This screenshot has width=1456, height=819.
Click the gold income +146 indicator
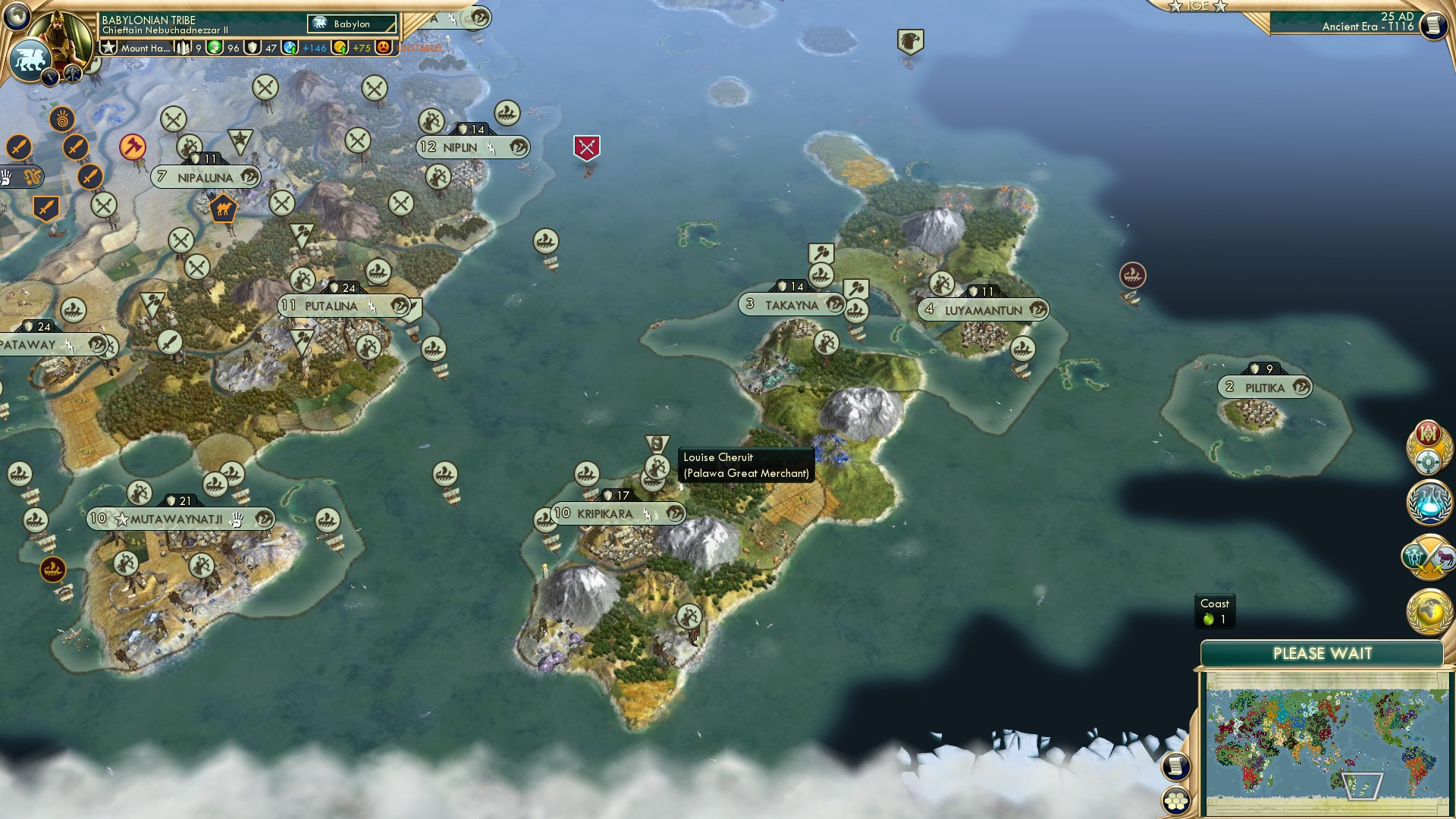click(x=312, y=48)
